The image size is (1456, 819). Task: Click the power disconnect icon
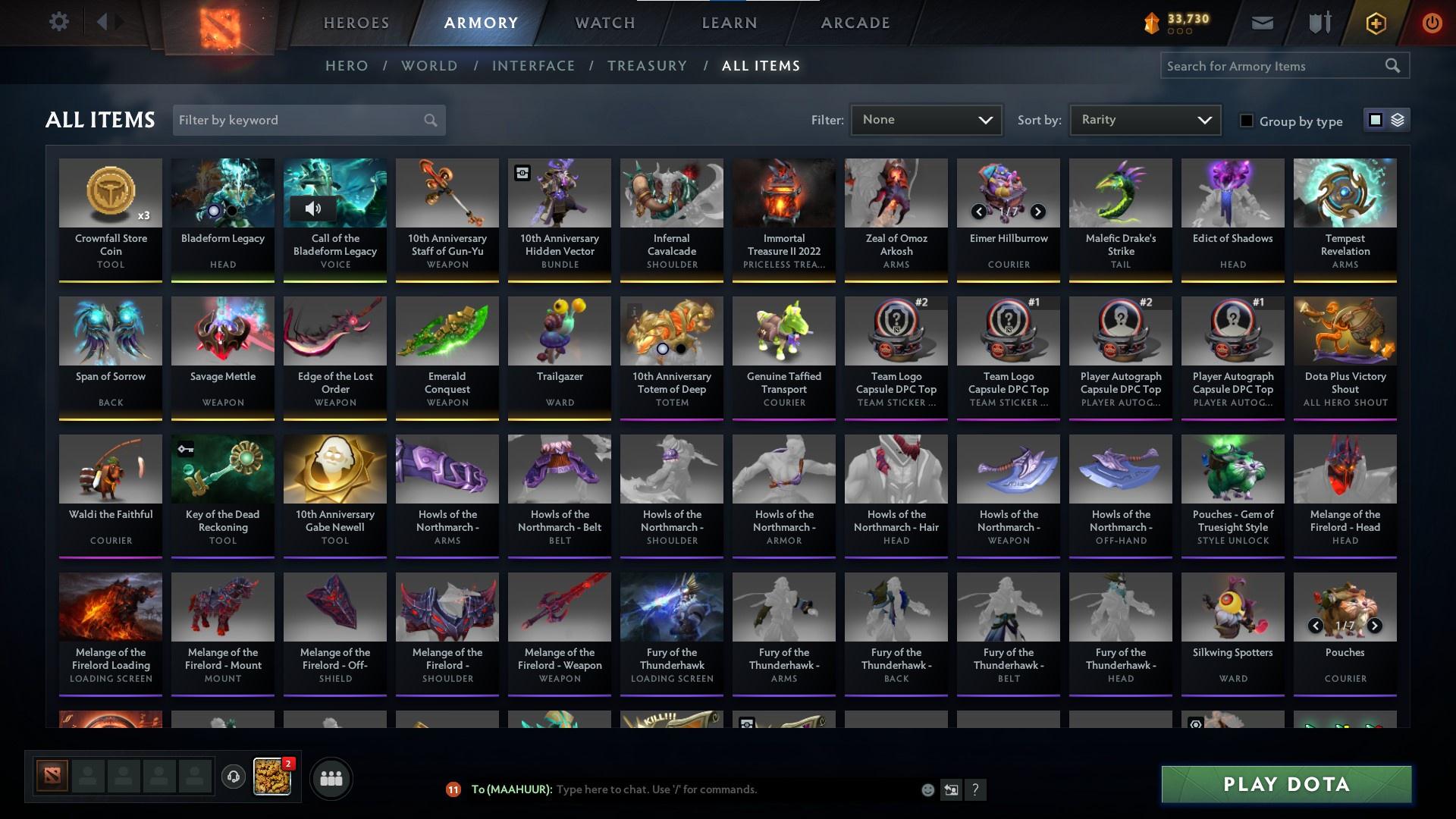click(x=1432, y=22)
